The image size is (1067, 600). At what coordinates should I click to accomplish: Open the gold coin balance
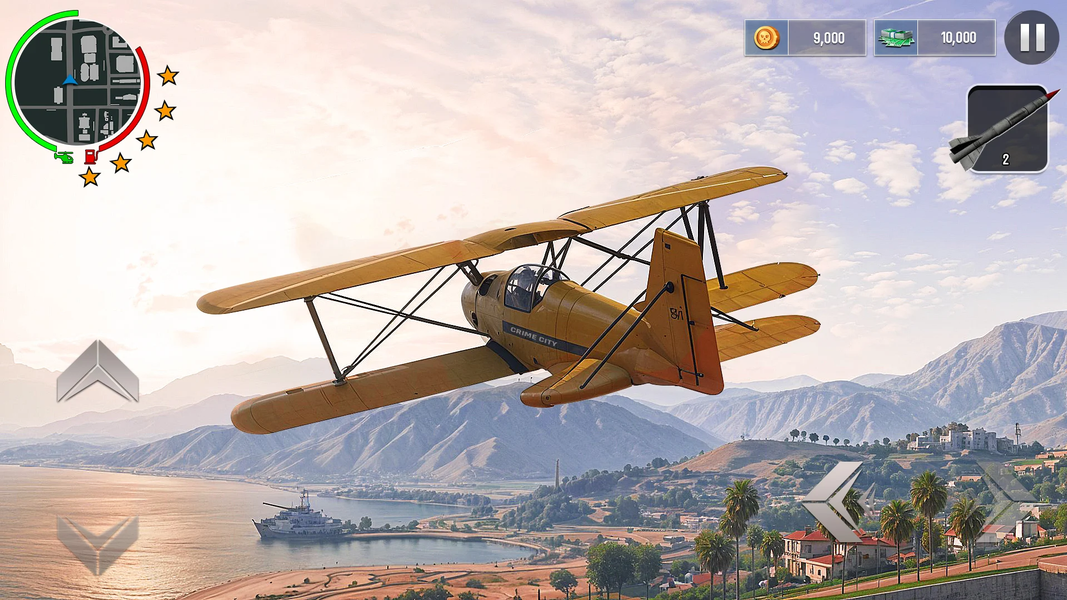(805, 38)
